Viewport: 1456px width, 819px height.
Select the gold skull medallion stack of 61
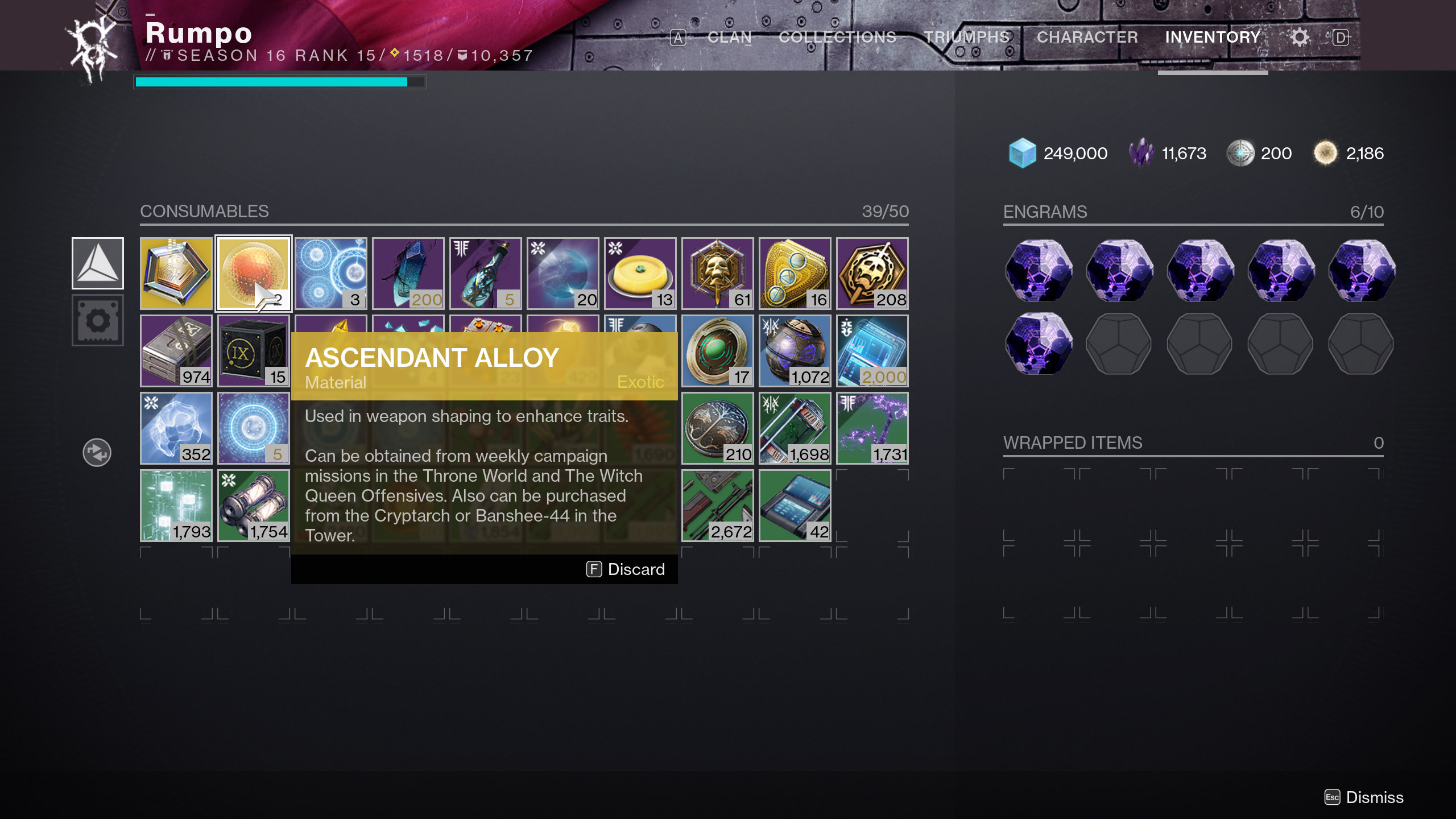point(717,274)
